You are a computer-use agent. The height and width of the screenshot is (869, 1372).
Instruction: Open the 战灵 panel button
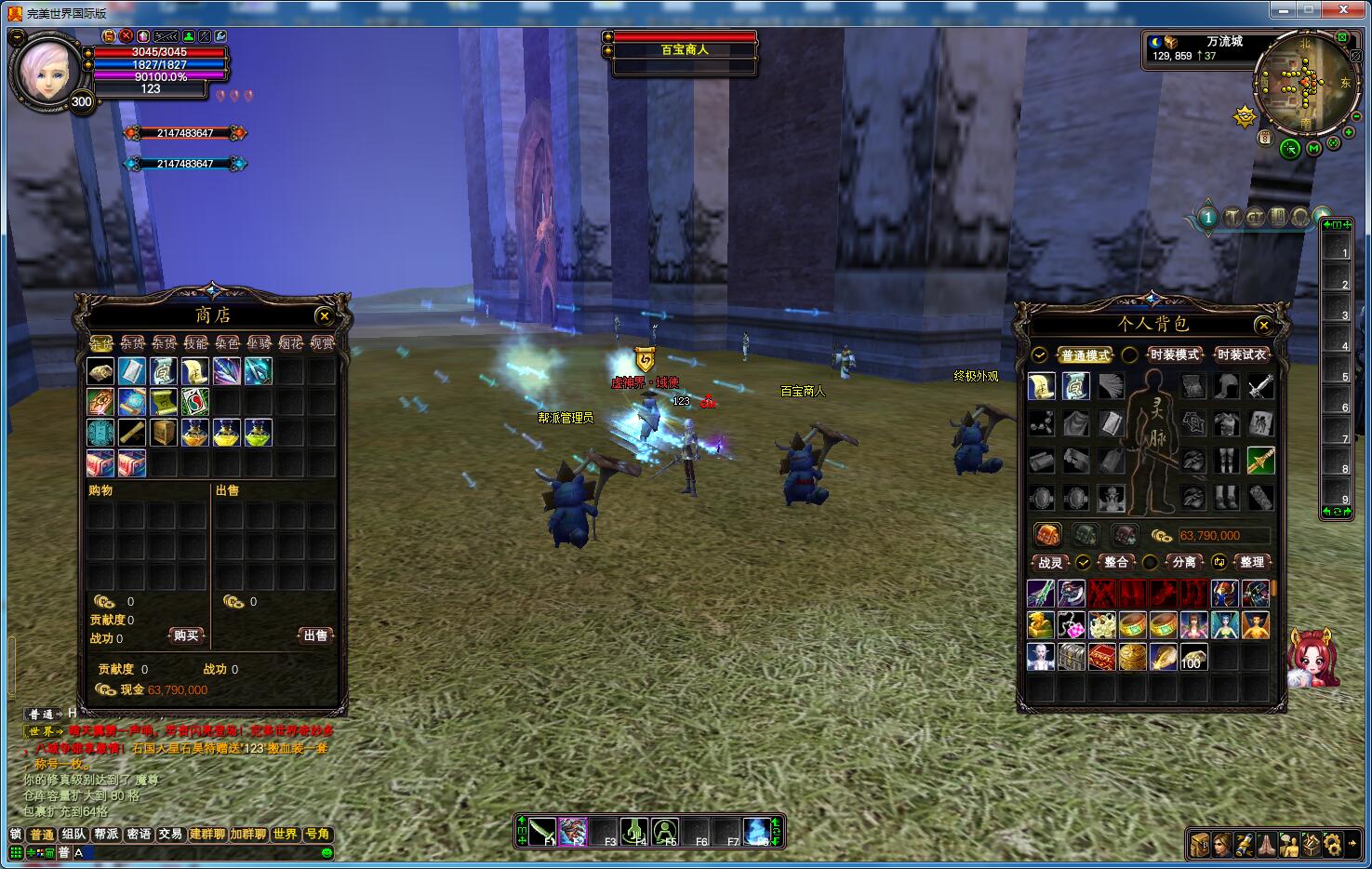coord(1050,563)
